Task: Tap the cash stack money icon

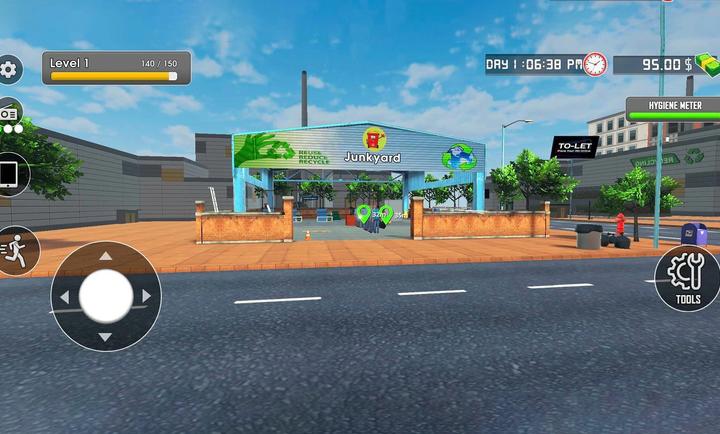Action: point(707,63)
